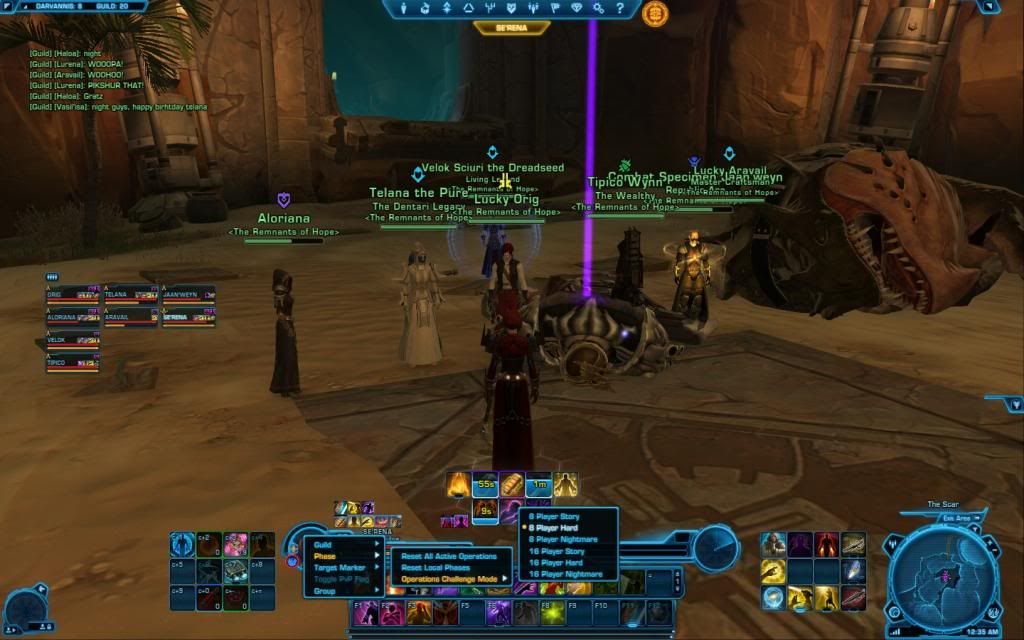Choose 16 Player Hard mode
Viewport: 1024px width, 640px height.
point(558,563)
